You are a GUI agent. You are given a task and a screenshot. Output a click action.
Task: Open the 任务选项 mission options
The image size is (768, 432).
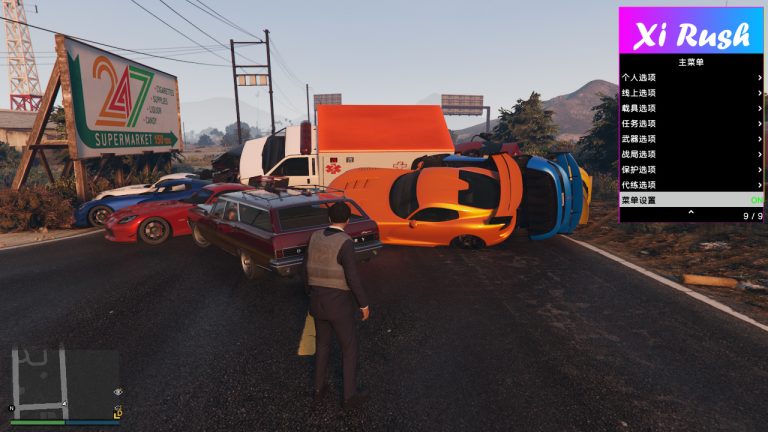coord(690,123)
